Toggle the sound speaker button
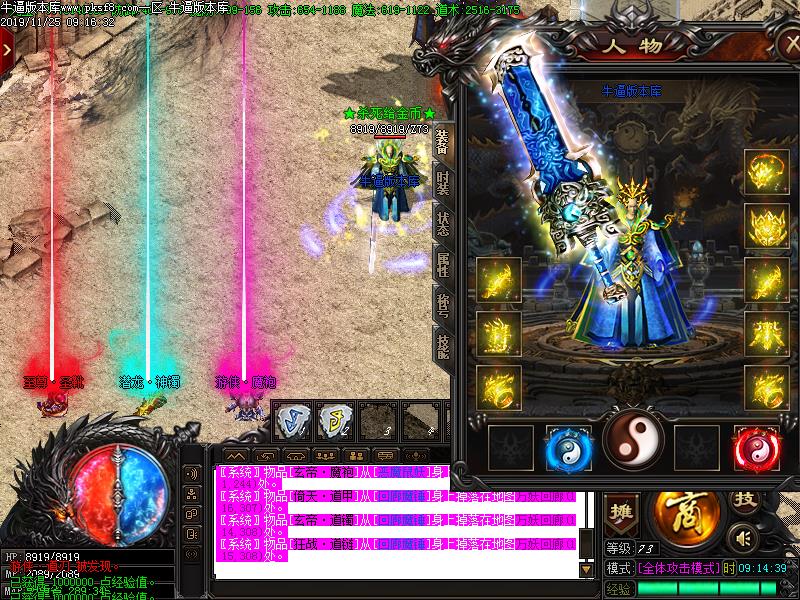This screenshot has height=600, width=800. (742, 539)
